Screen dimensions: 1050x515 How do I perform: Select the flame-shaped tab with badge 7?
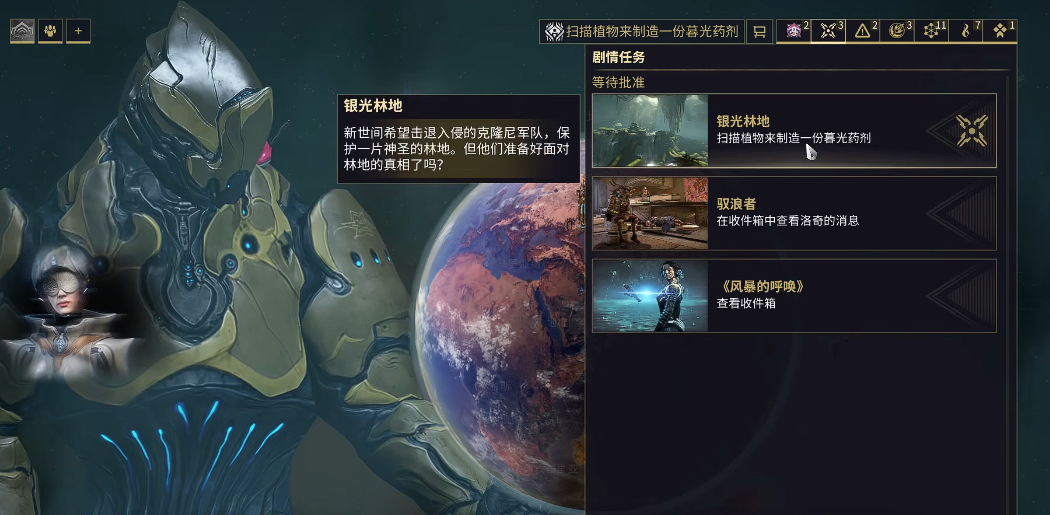[x=965, y=32]
